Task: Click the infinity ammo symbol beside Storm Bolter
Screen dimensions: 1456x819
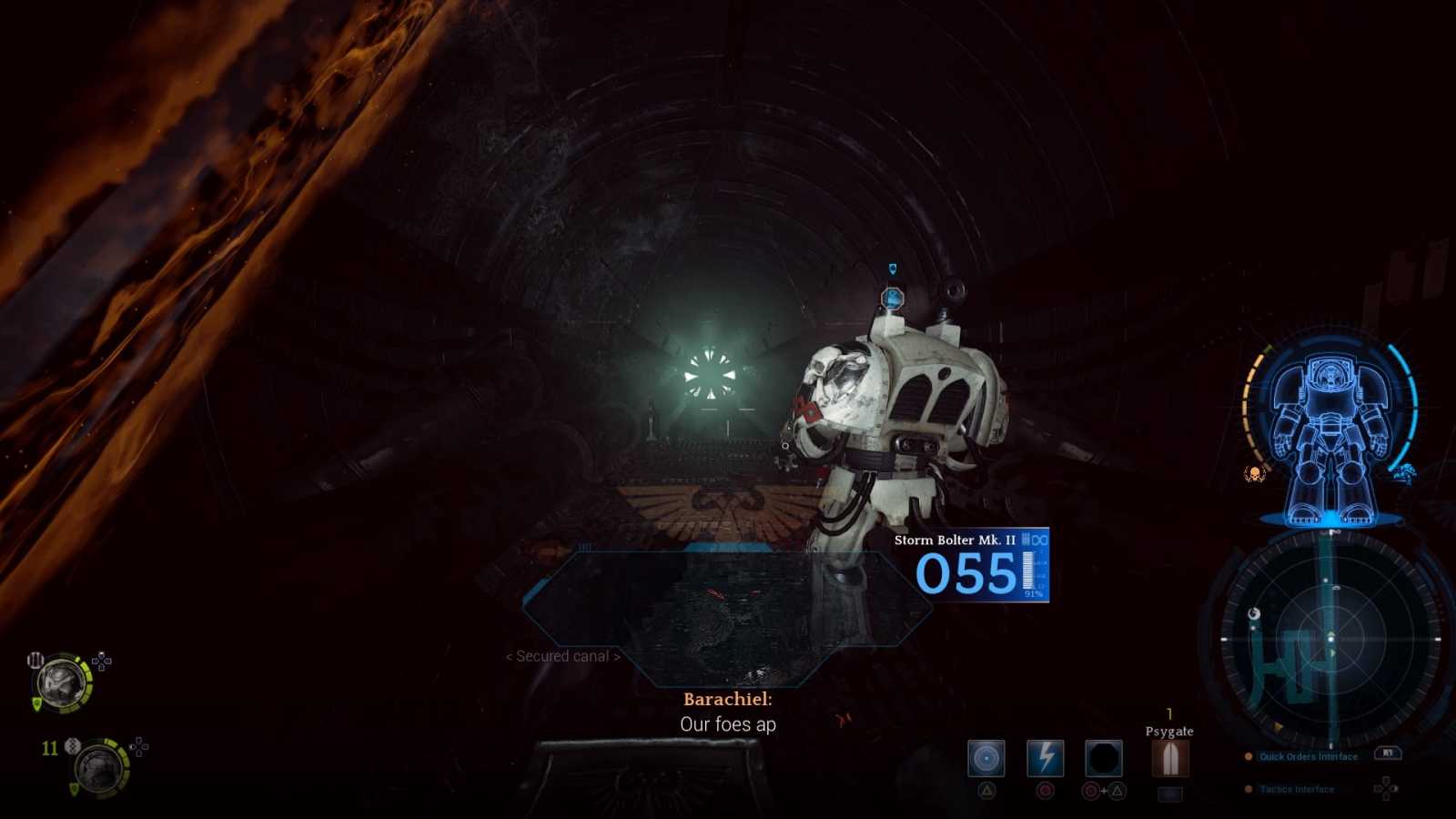Action: point(1039,540)
